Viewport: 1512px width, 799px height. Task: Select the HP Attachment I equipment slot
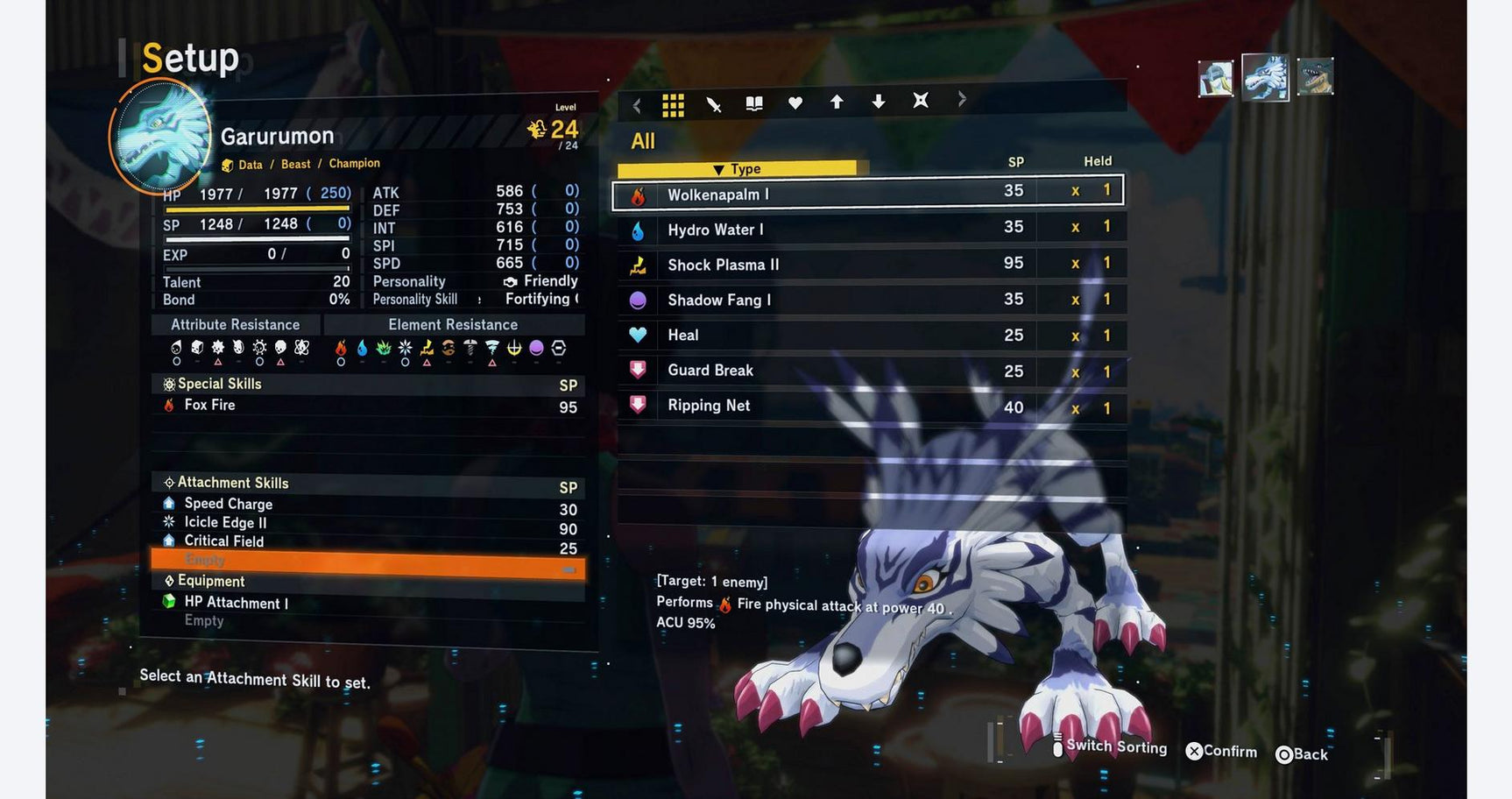coord(368,603)
